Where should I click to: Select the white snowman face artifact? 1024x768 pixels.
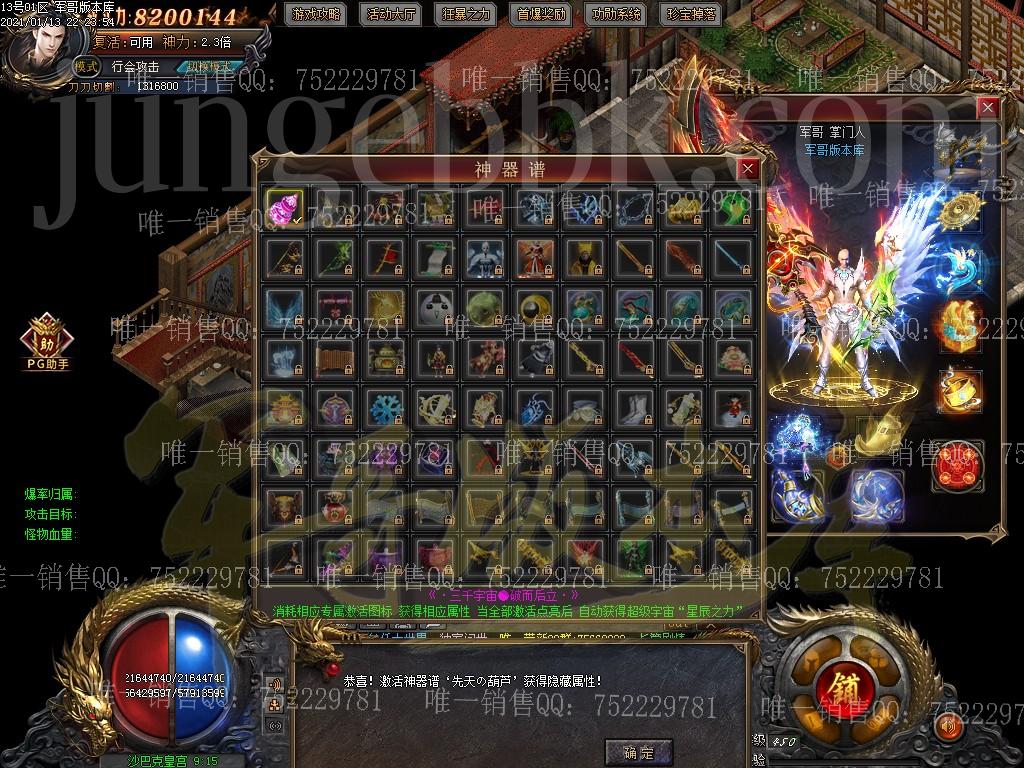[x=436, y=307]
